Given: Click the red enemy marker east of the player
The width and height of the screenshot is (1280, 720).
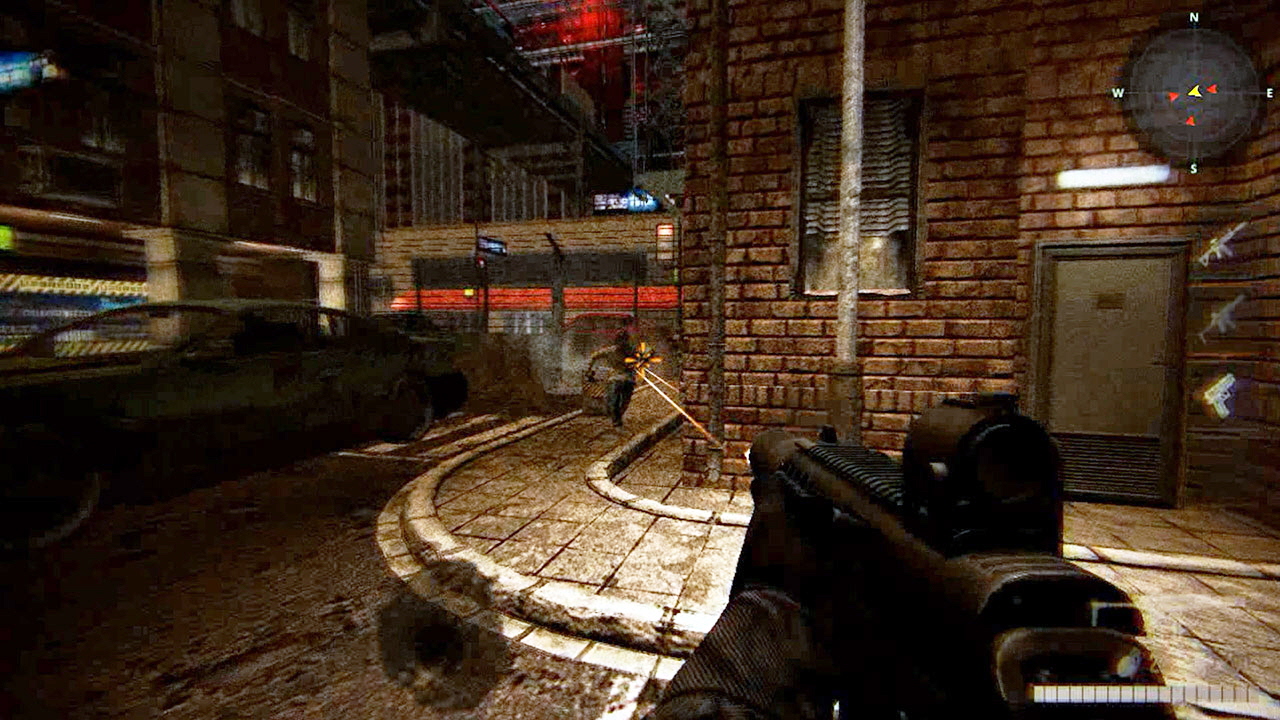Looking at the screenshot, I should pos(1212,88).
